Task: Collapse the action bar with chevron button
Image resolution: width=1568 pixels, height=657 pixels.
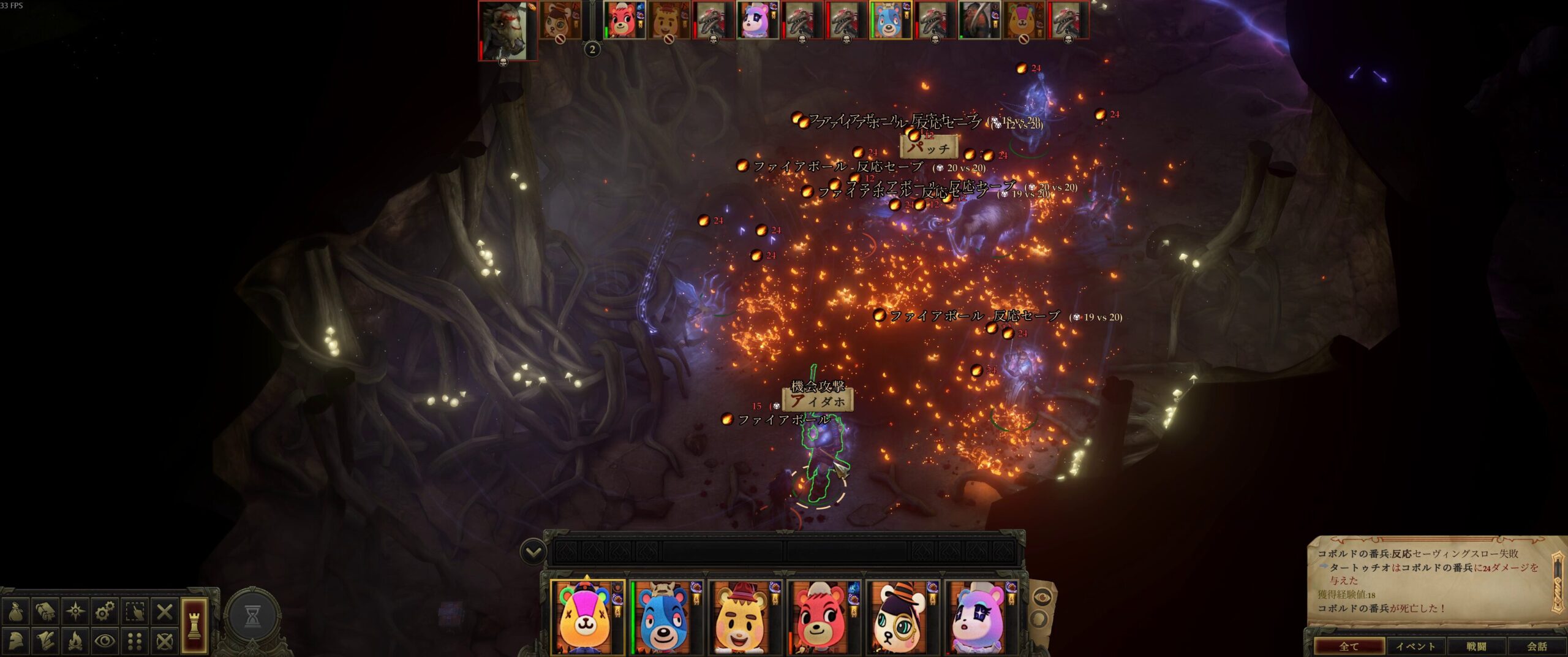Action: tap(533, 552)
